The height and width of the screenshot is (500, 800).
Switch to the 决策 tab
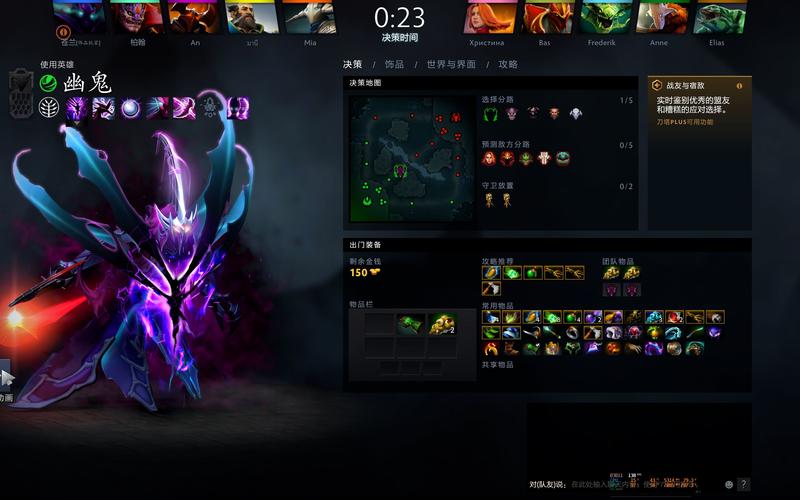click(x=352, y=64)
